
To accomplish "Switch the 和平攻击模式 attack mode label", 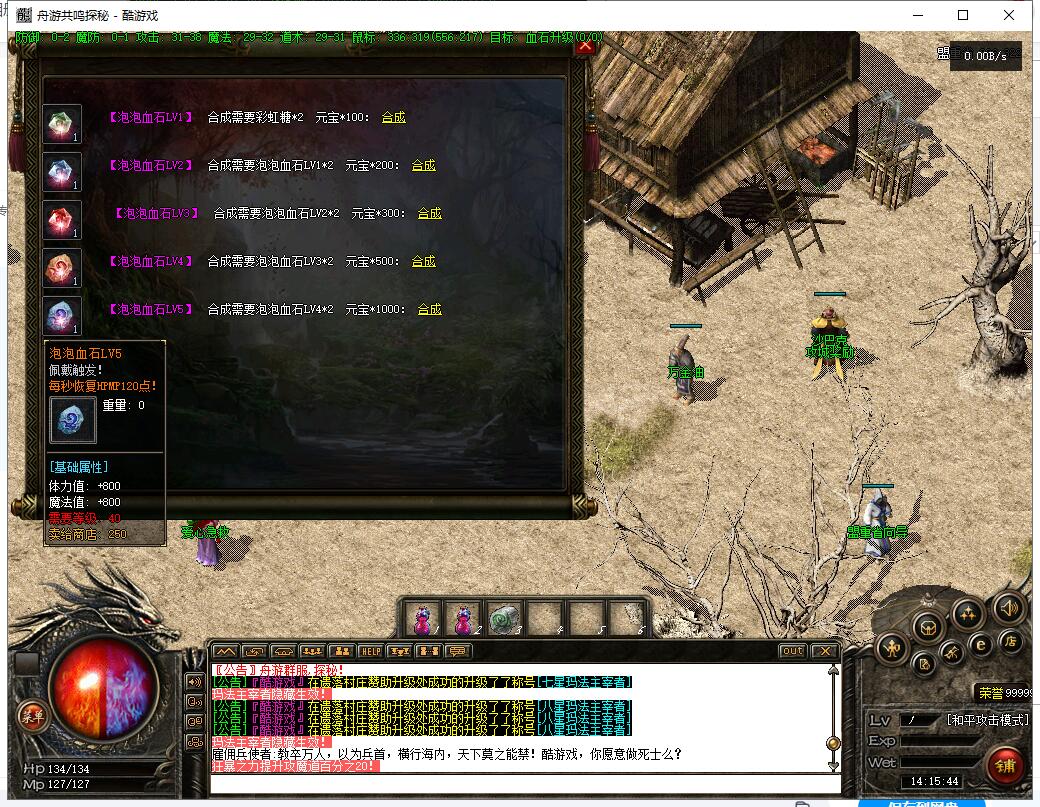I will click(x=987, y=720).
